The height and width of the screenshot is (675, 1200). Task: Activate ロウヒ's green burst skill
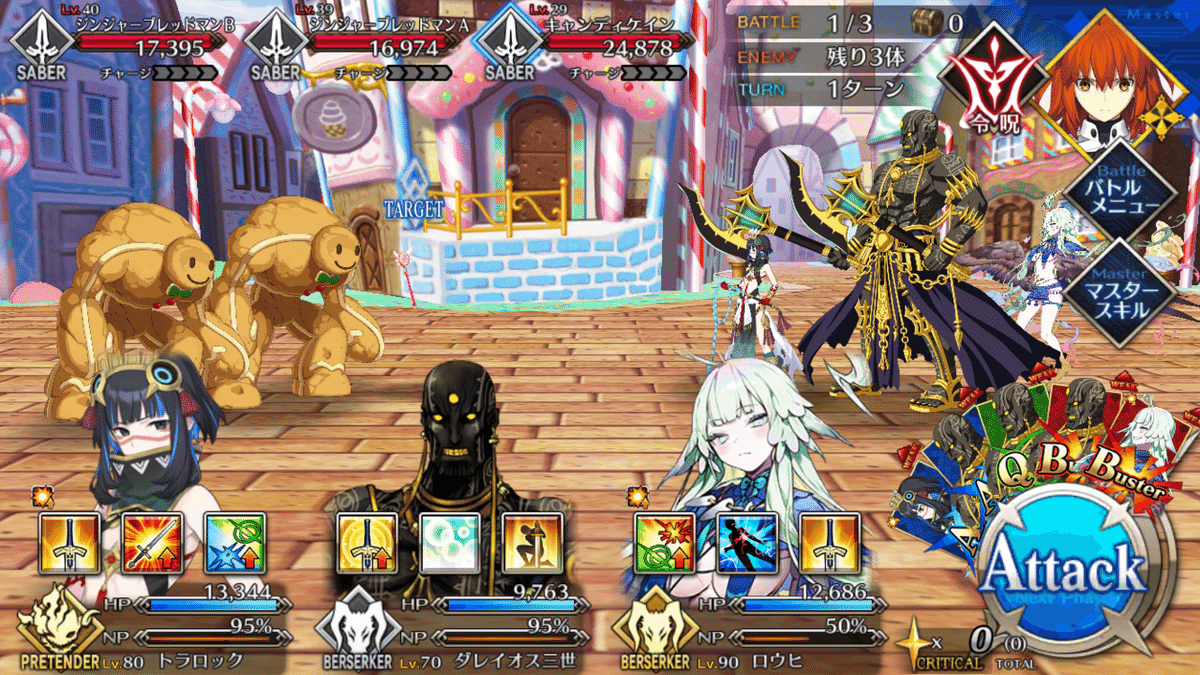[x=665, y=544]
